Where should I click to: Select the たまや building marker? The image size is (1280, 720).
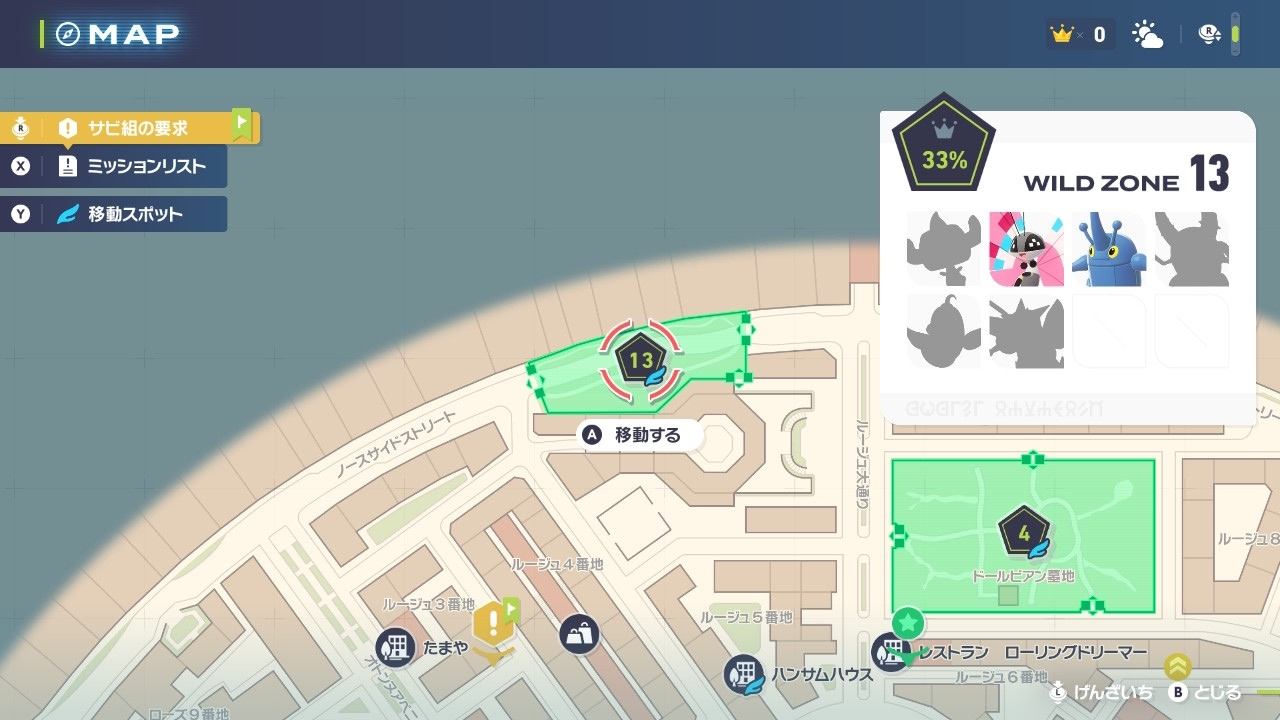(396, 647)
